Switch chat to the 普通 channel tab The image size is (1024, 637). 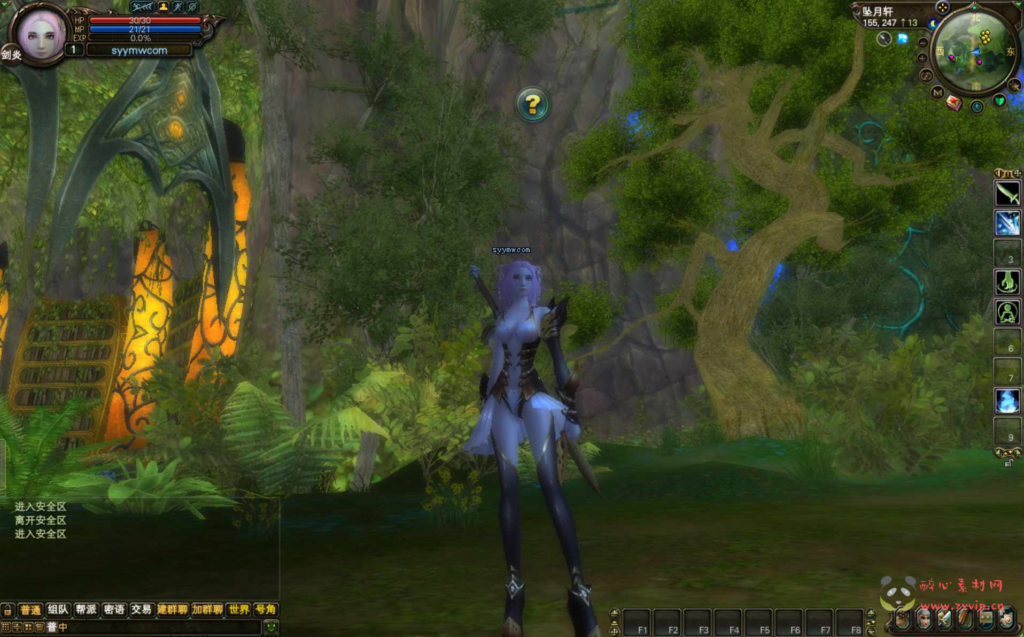pyautogui.click(x=30, y=609)
